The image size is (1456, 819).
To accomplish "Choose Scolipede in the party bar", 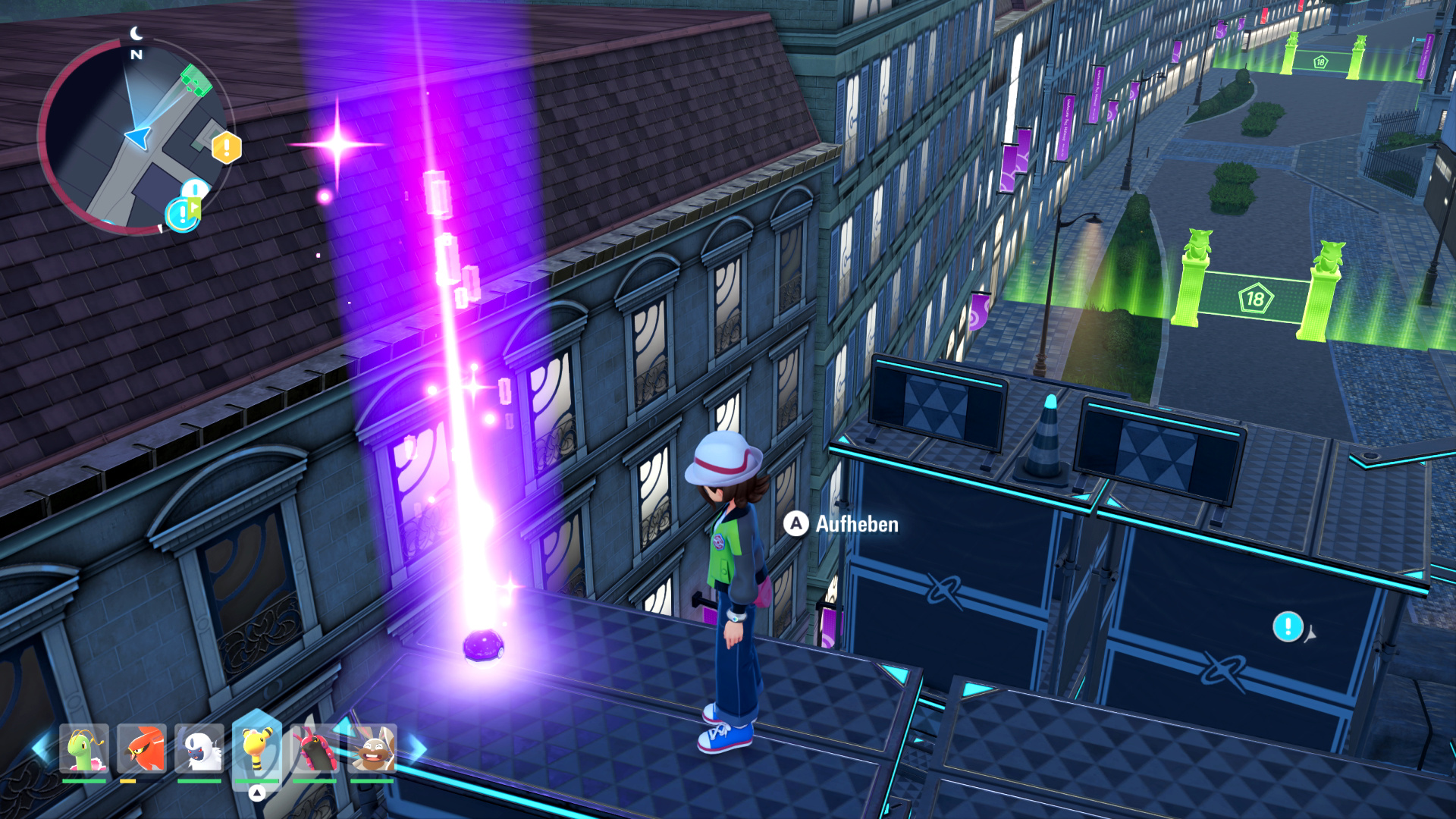I will click(315, 748).
